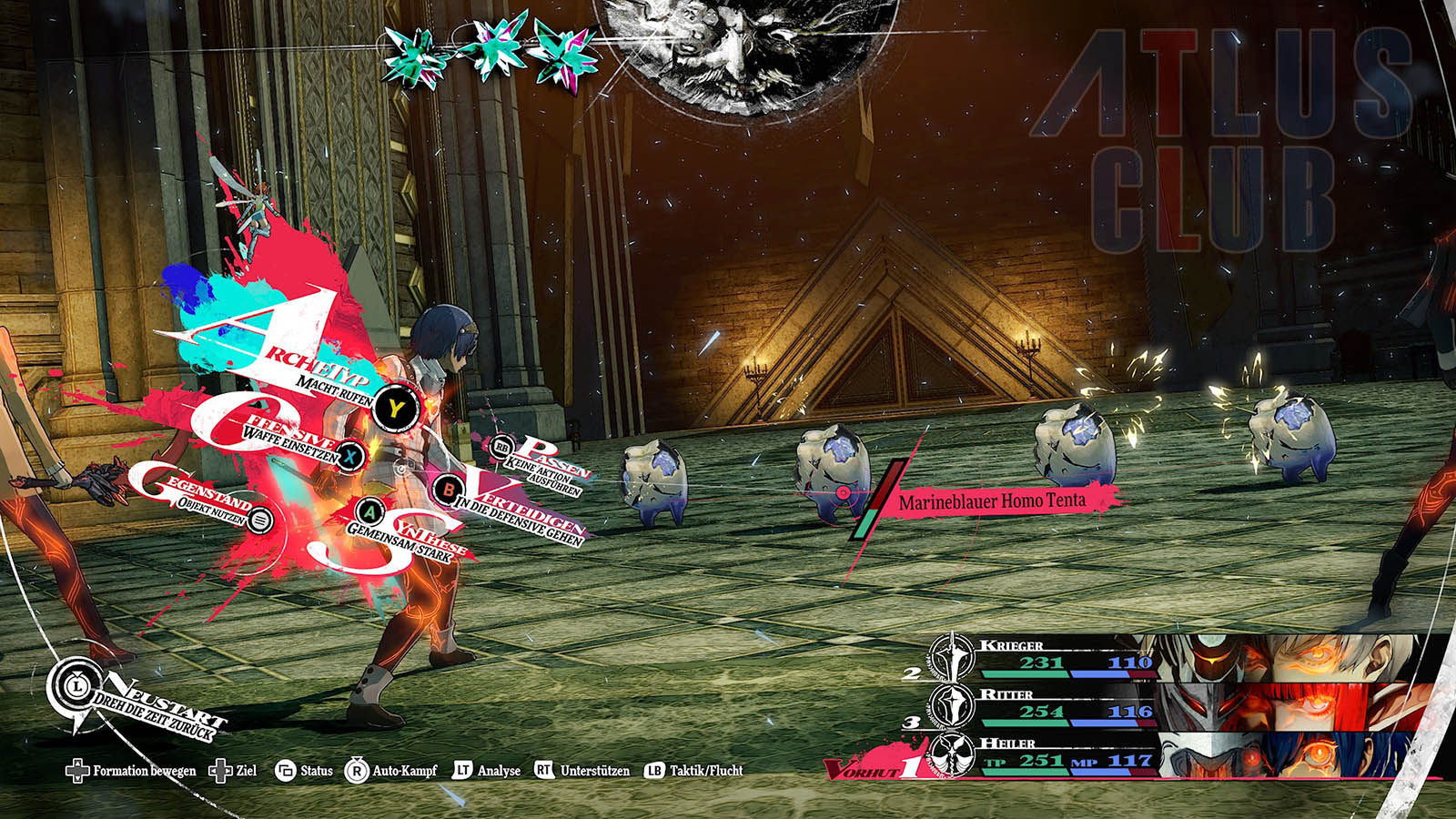Choose the Unterstützen option
Screen dimensions: 1456x819
[x=582, y=771]
